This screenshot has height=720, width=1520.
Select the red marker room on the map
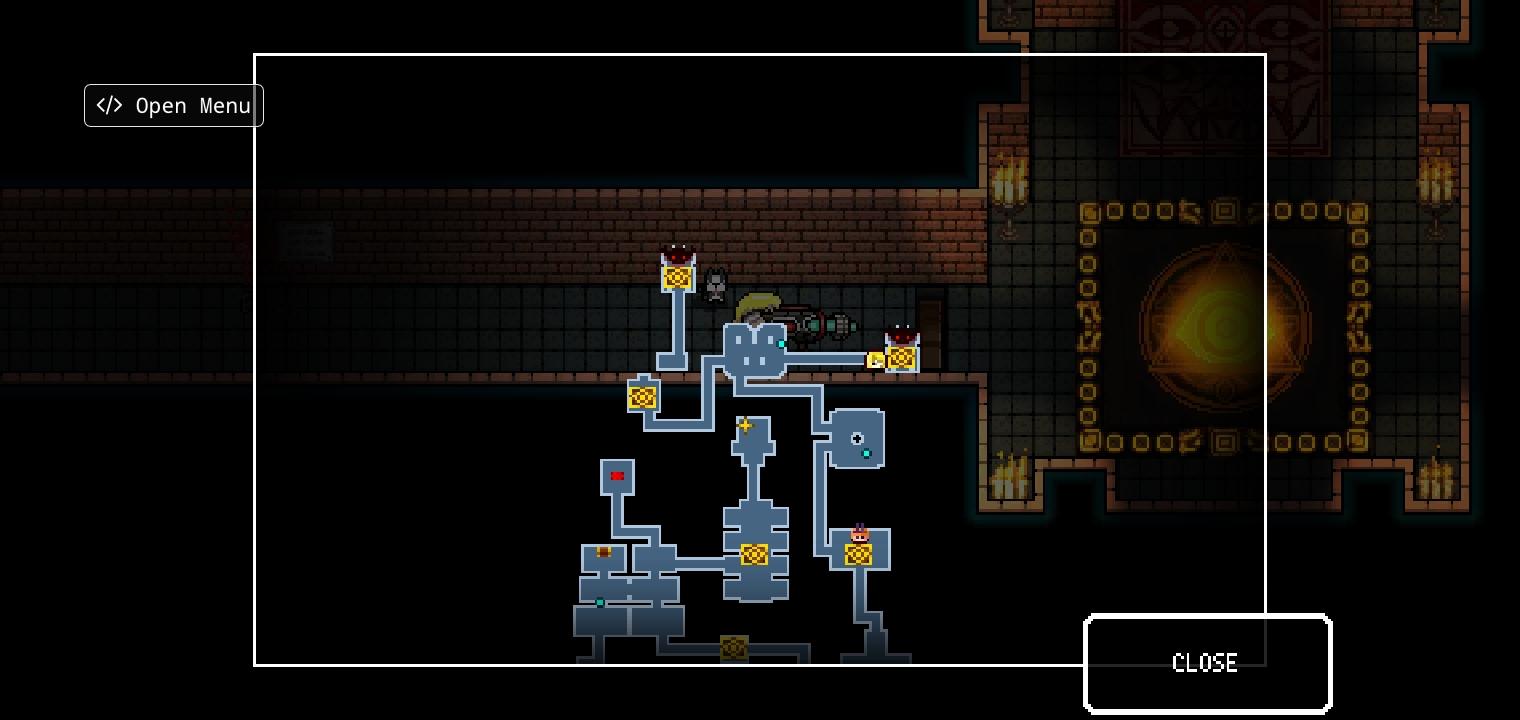[617, 476]
